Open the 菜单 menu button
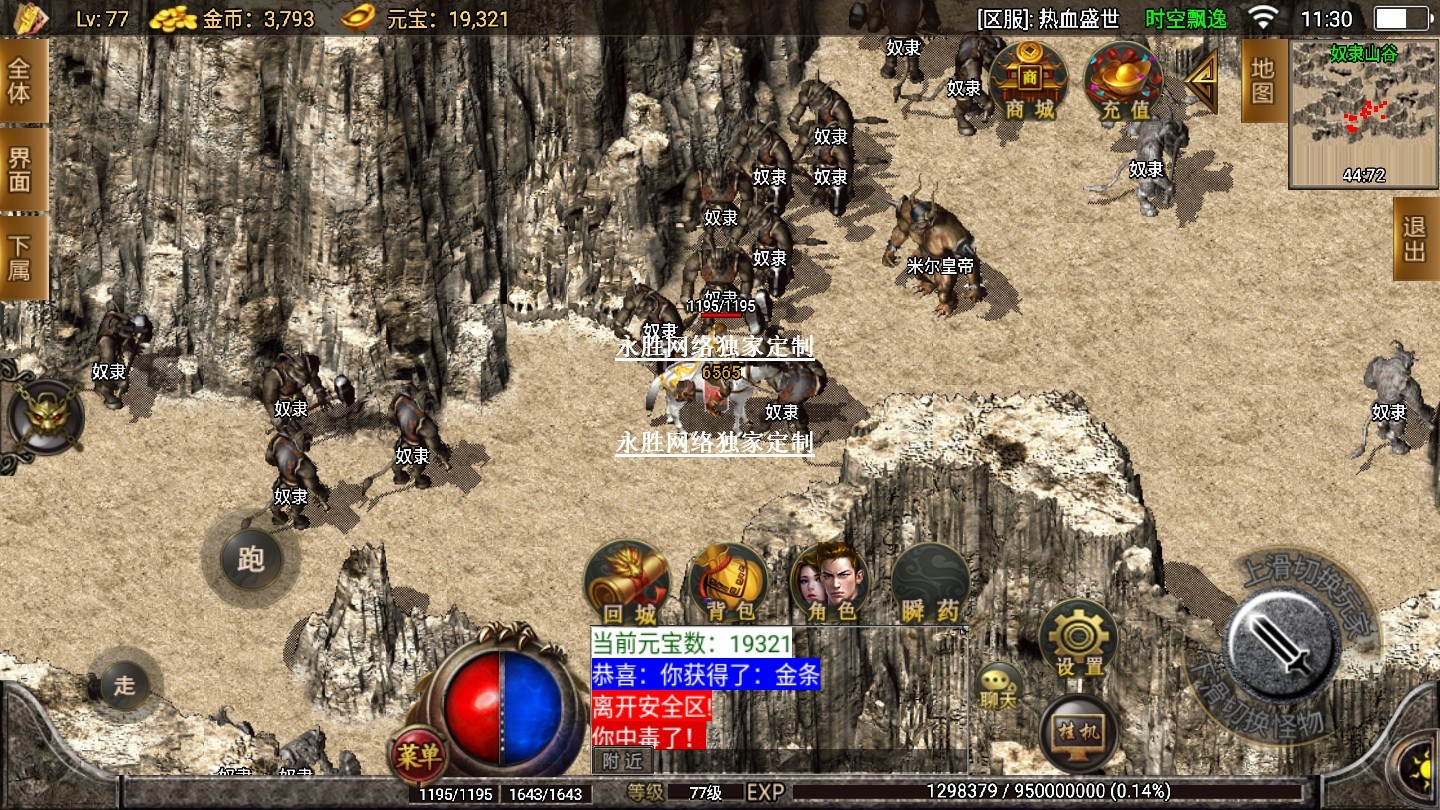The height and width of the screenshot is (810, 1440). 417,754
